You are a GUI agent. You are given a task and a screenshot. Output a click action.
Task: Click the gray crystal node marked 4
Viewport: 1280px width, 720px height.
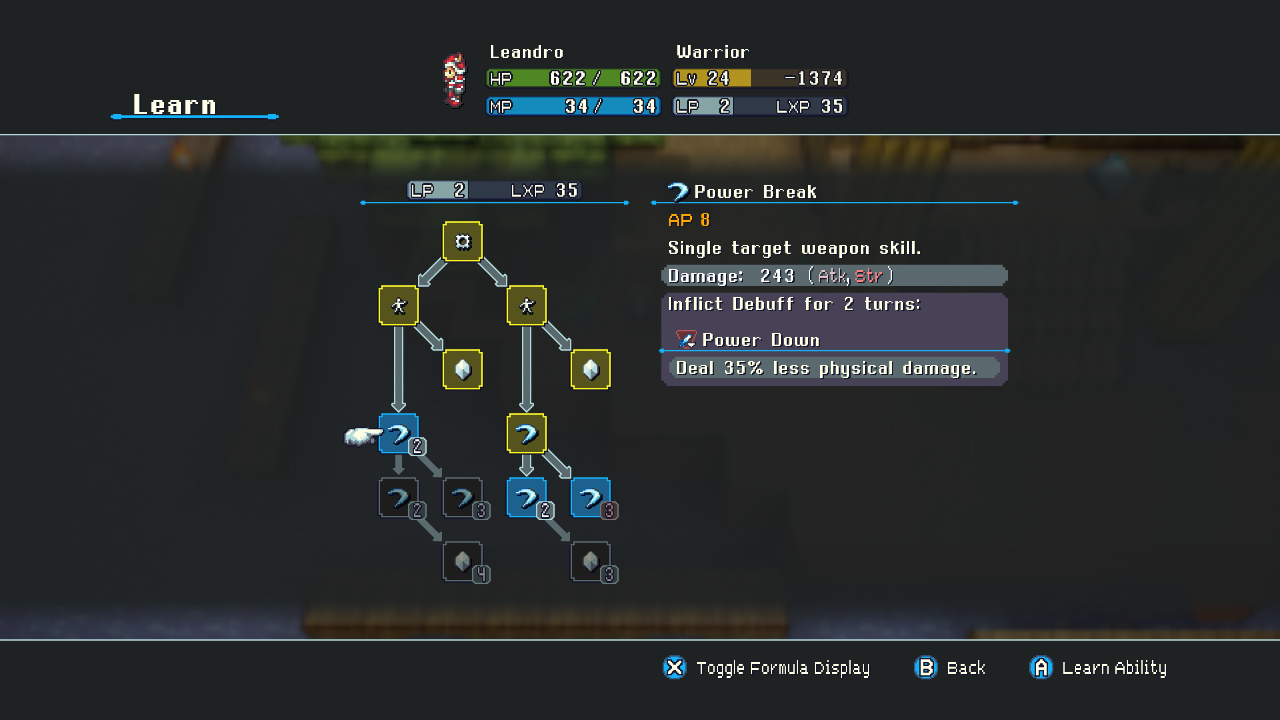click(x=464, y=561)
